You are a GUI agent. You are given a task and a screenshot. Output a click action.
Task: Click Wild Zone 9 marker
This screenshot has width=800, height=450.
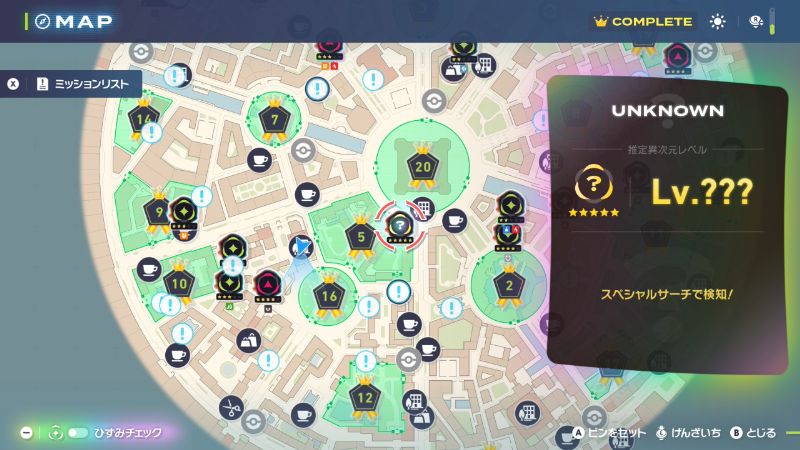[159, 212]
